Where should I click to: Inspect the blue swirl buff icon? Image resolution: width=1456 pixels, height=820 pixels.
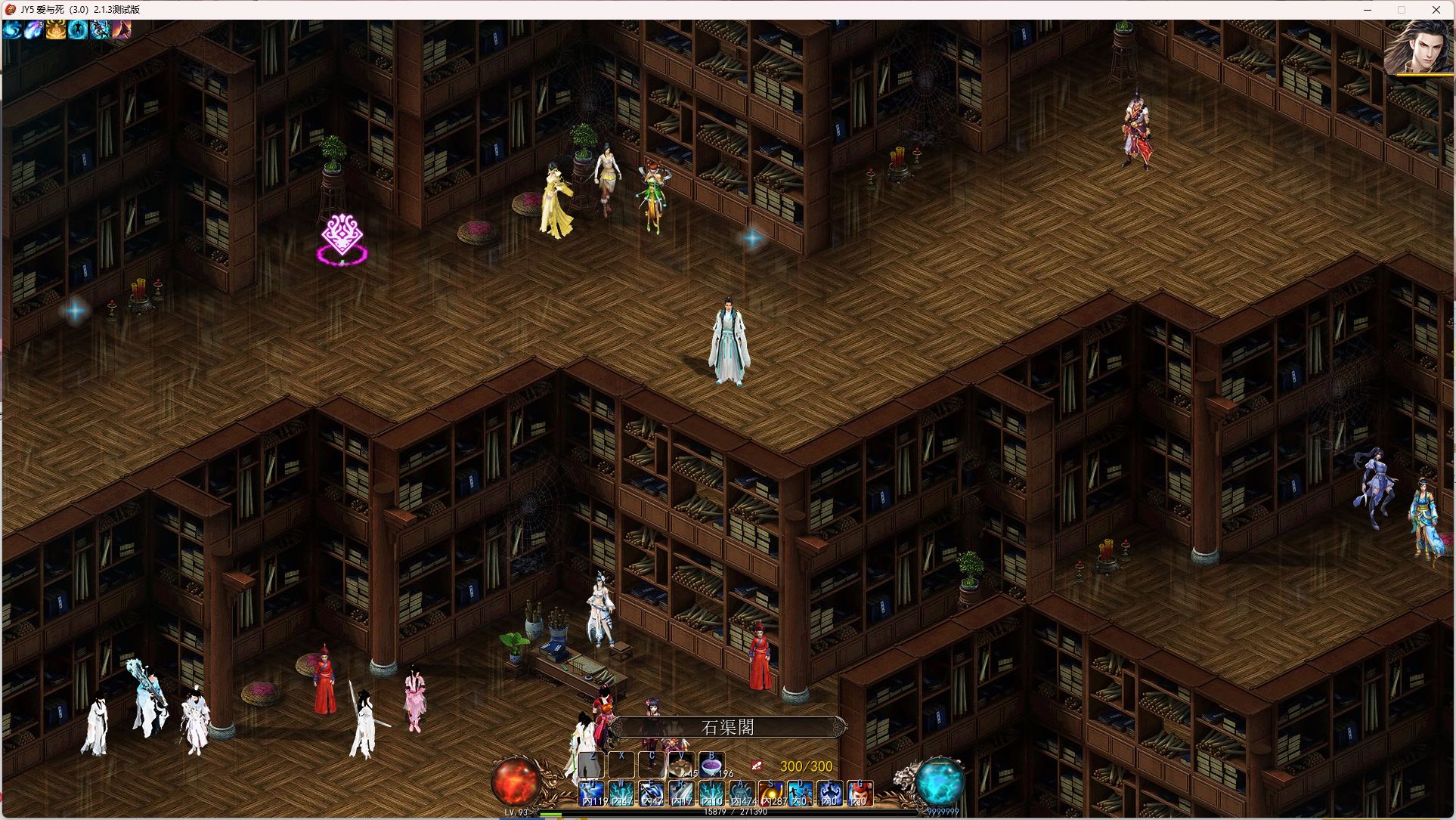pos(12,29)
